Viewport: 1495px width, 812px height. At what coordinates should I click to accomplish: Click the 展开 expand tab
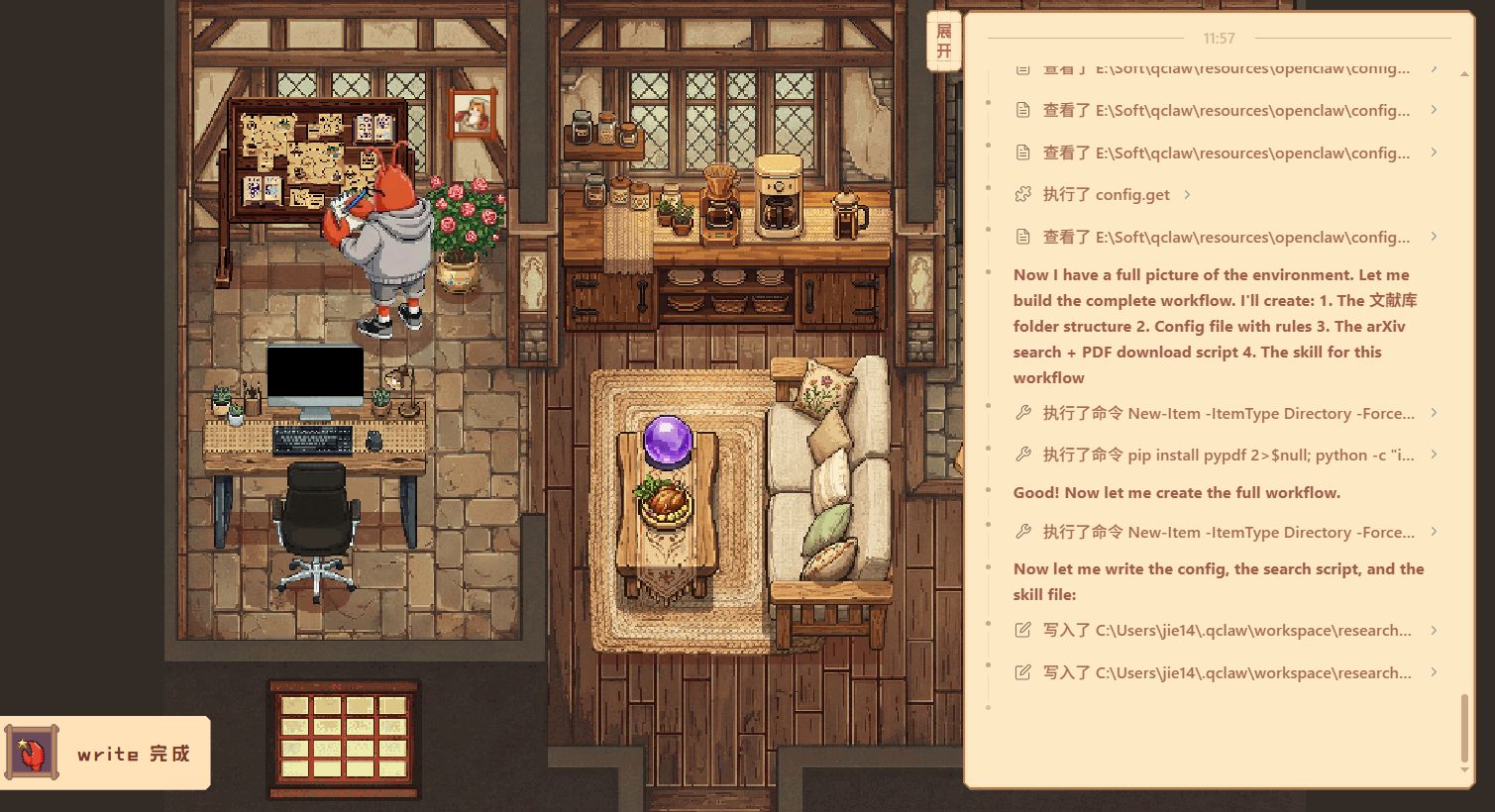click(x=943, y=42)
